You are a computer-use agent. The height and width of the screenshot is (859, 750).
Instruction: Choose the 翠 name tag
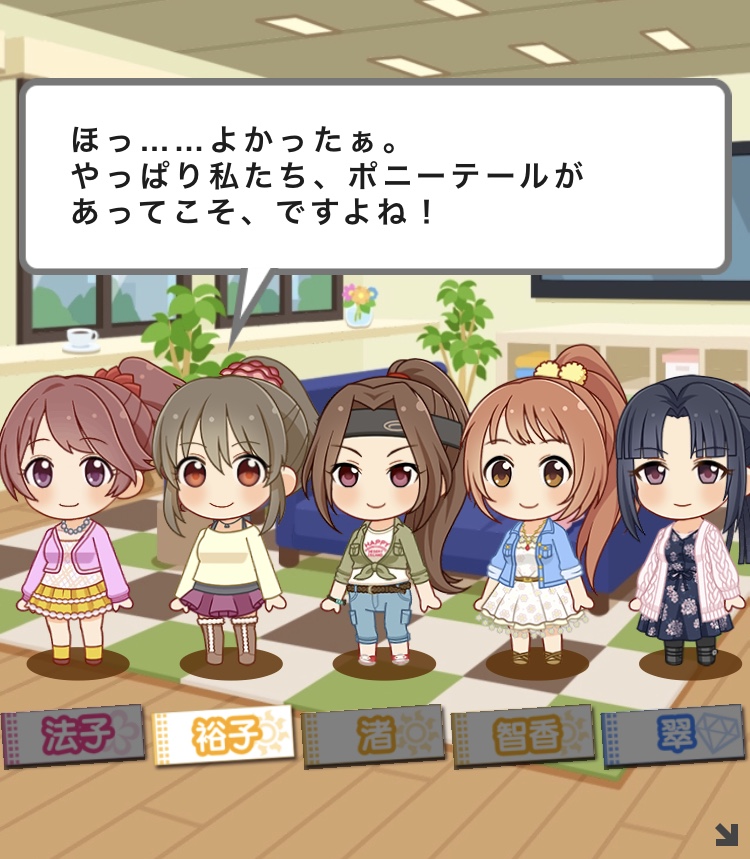(x=673, y=737)
